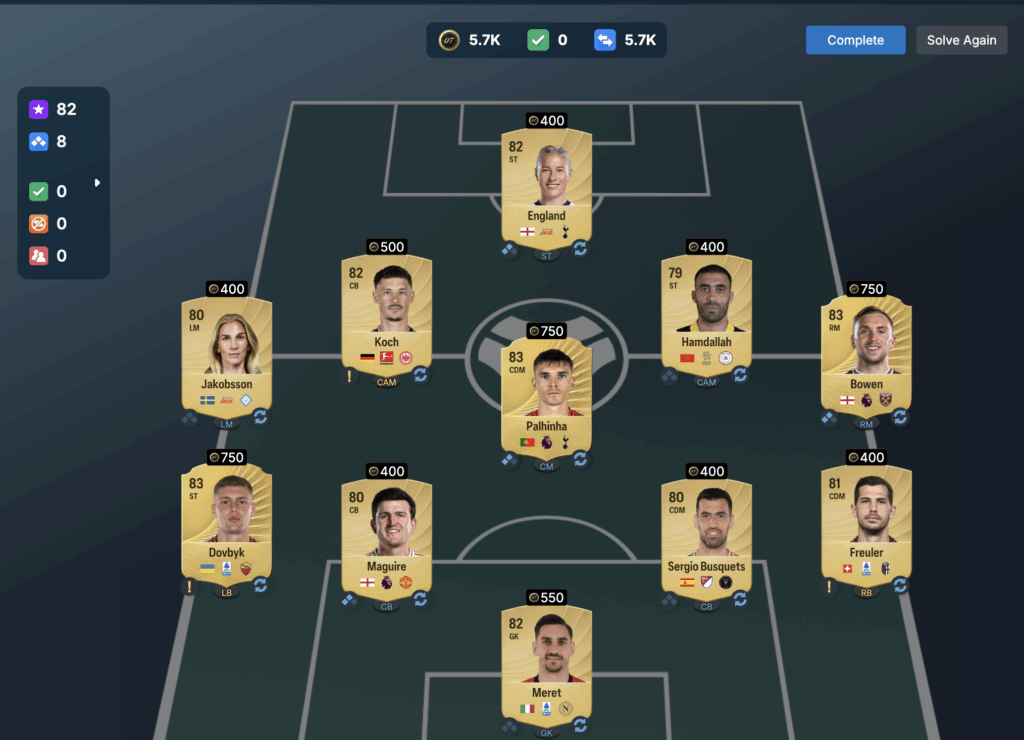The height and width of the screenshot is (740, 1024).
Task: Select the England striker card
Action: 546,187
